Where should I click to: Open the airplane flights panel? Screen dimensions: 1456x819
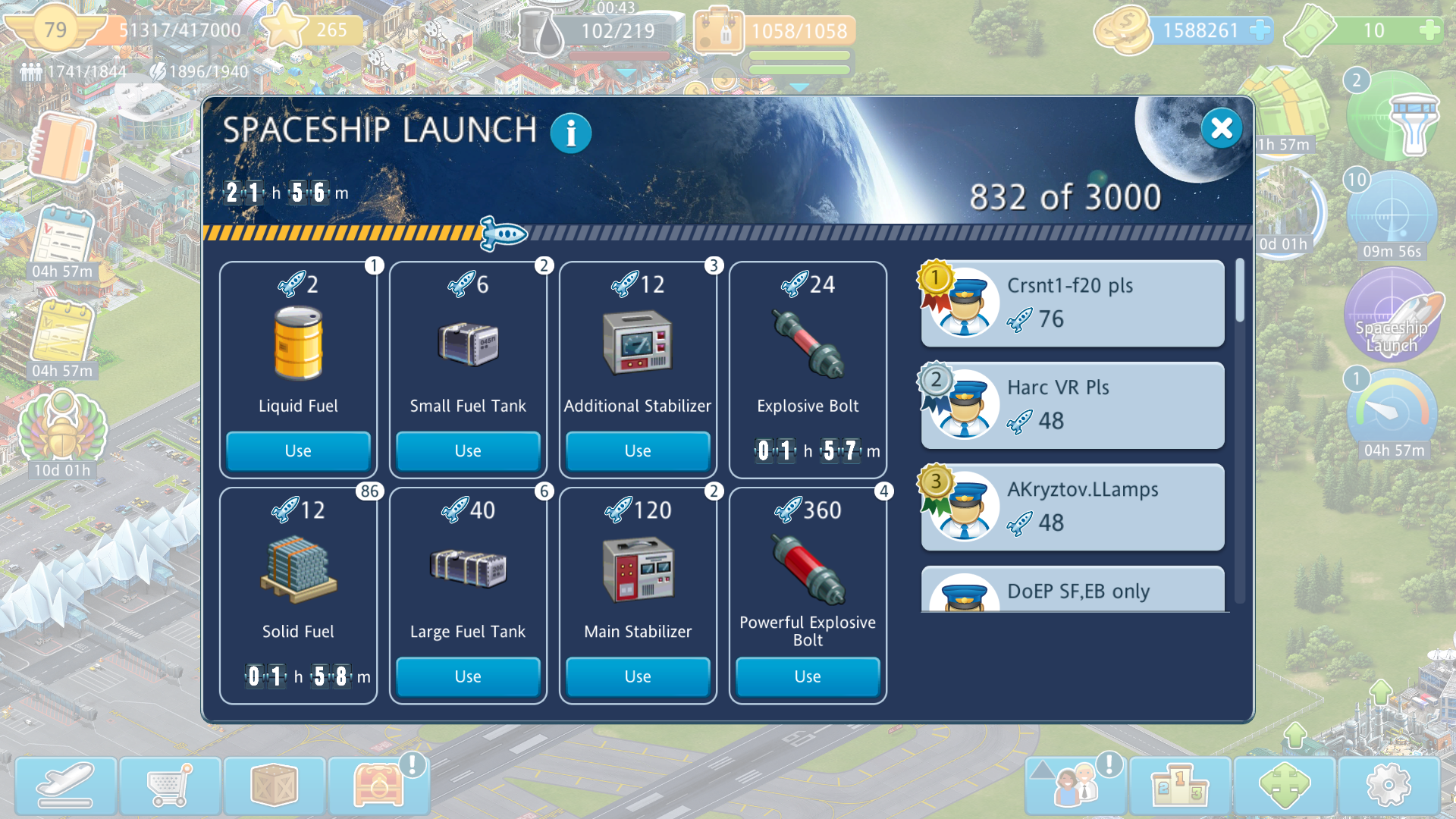[66, 786]
